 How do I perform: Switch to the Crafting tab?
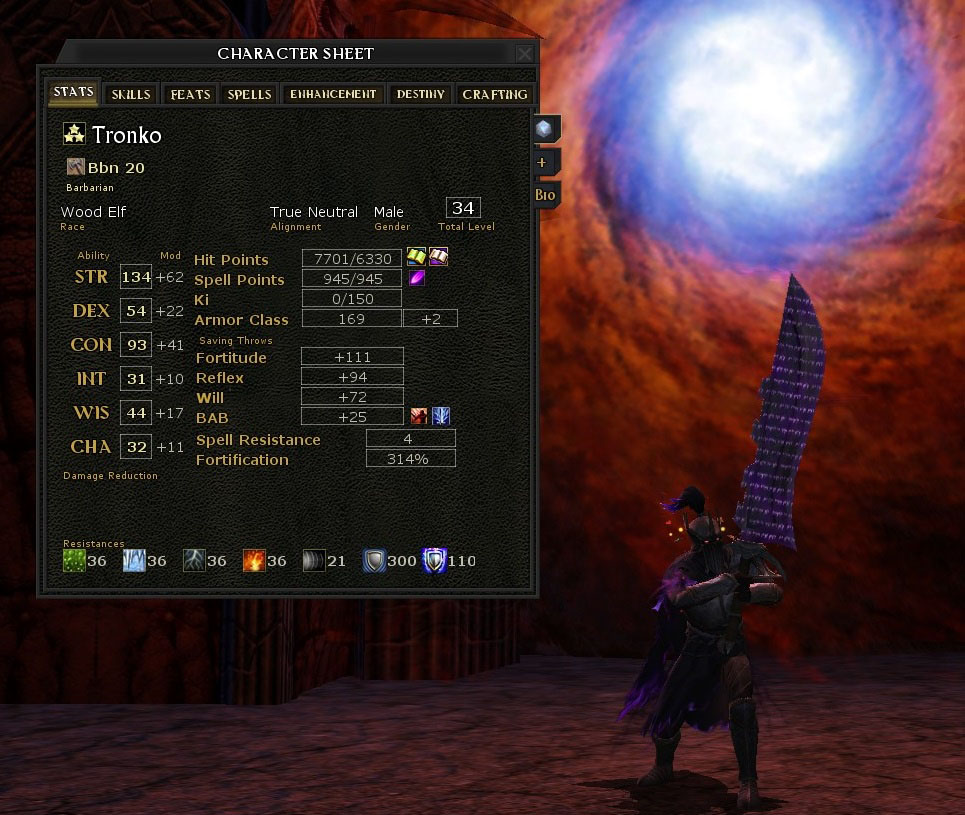click(494, 94)
